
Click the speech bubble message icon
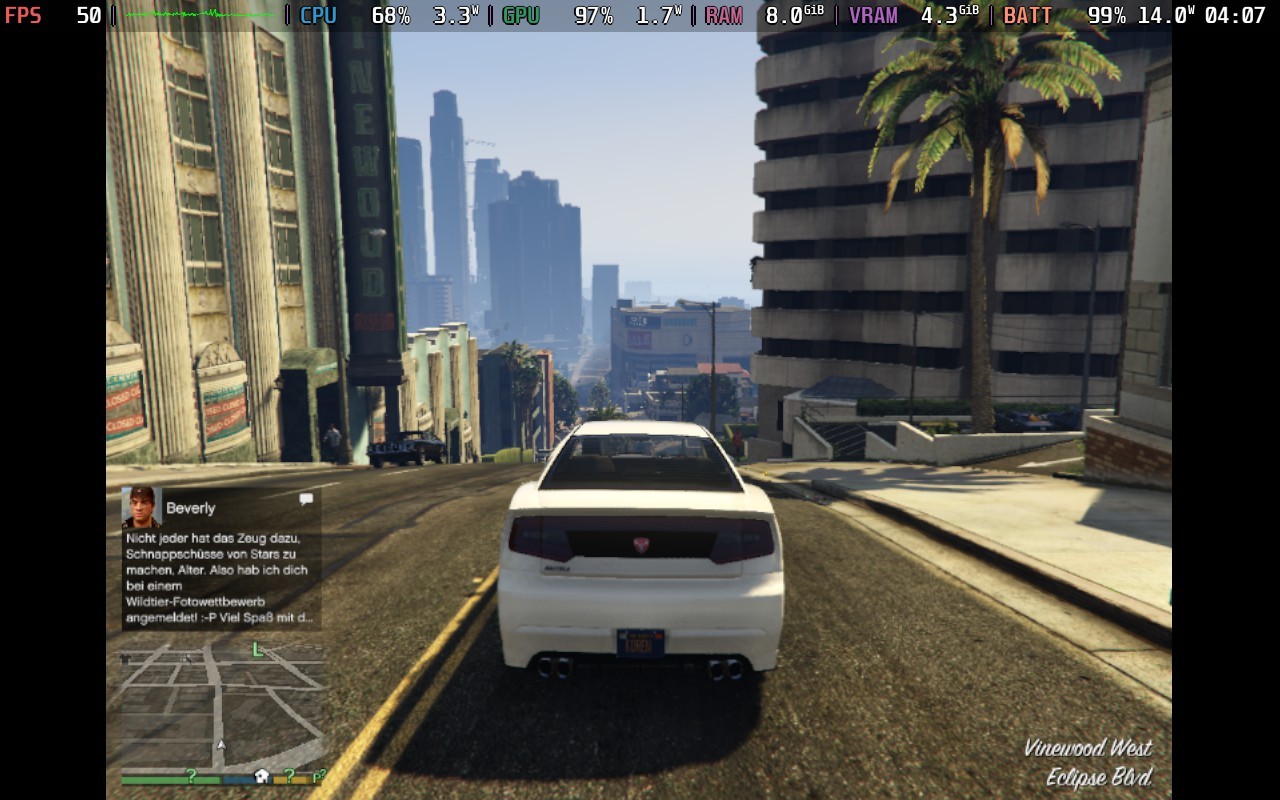[x=306, y=499]
